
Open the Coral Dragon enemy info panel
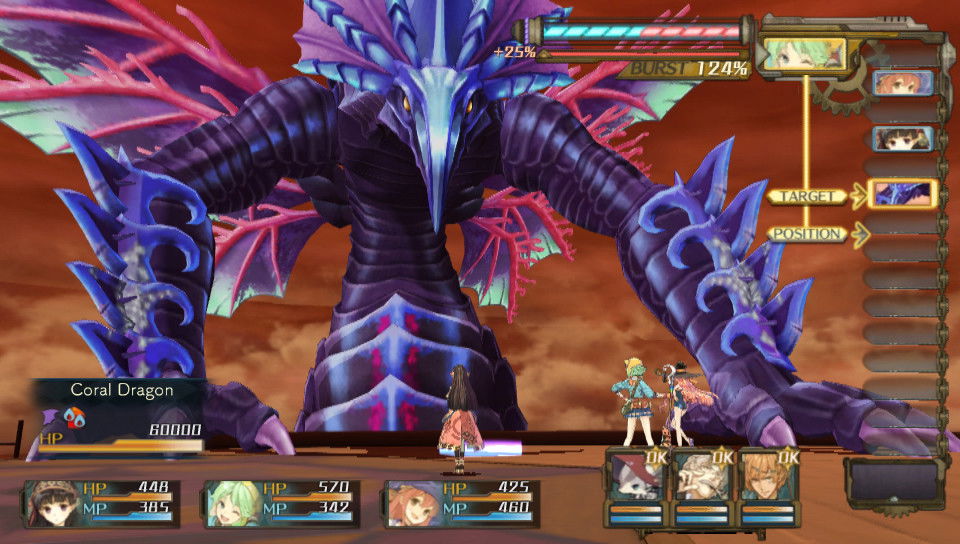click(x=118, y=415)
